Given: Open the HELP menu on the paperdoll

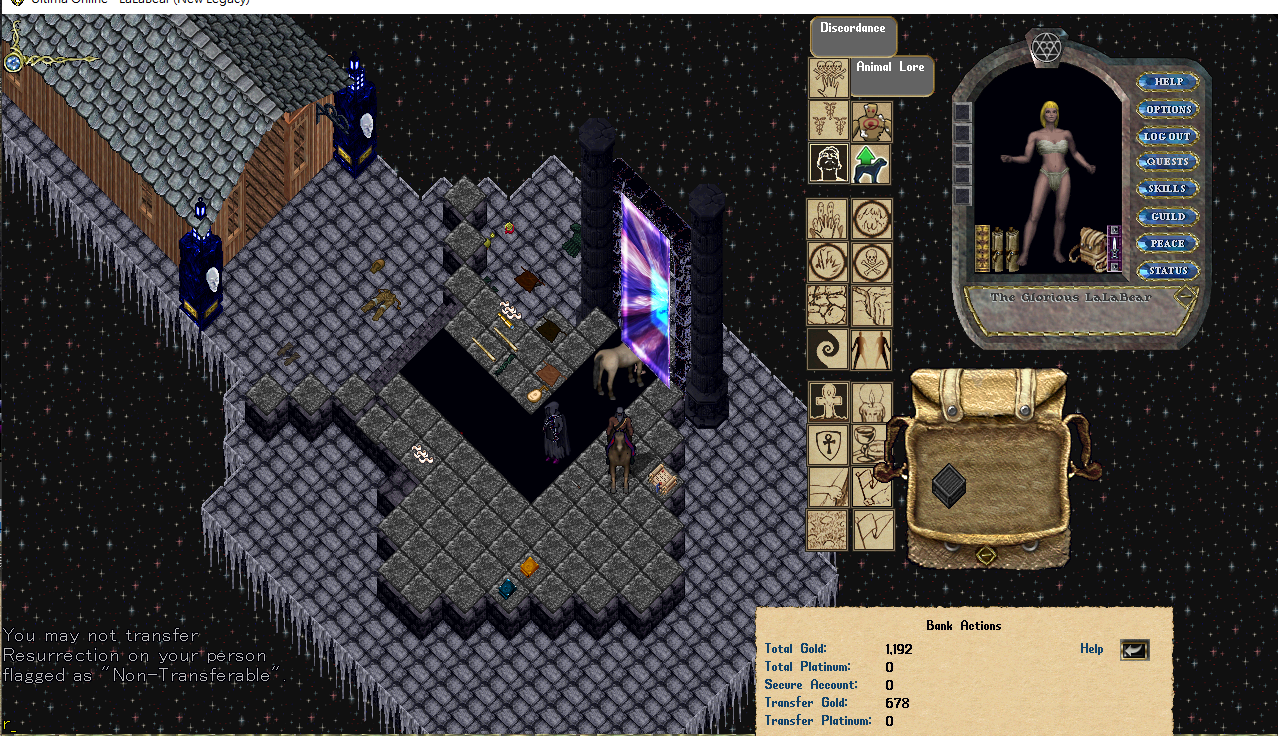Looking at the screenshot, I should click(x=1167, y=82).
